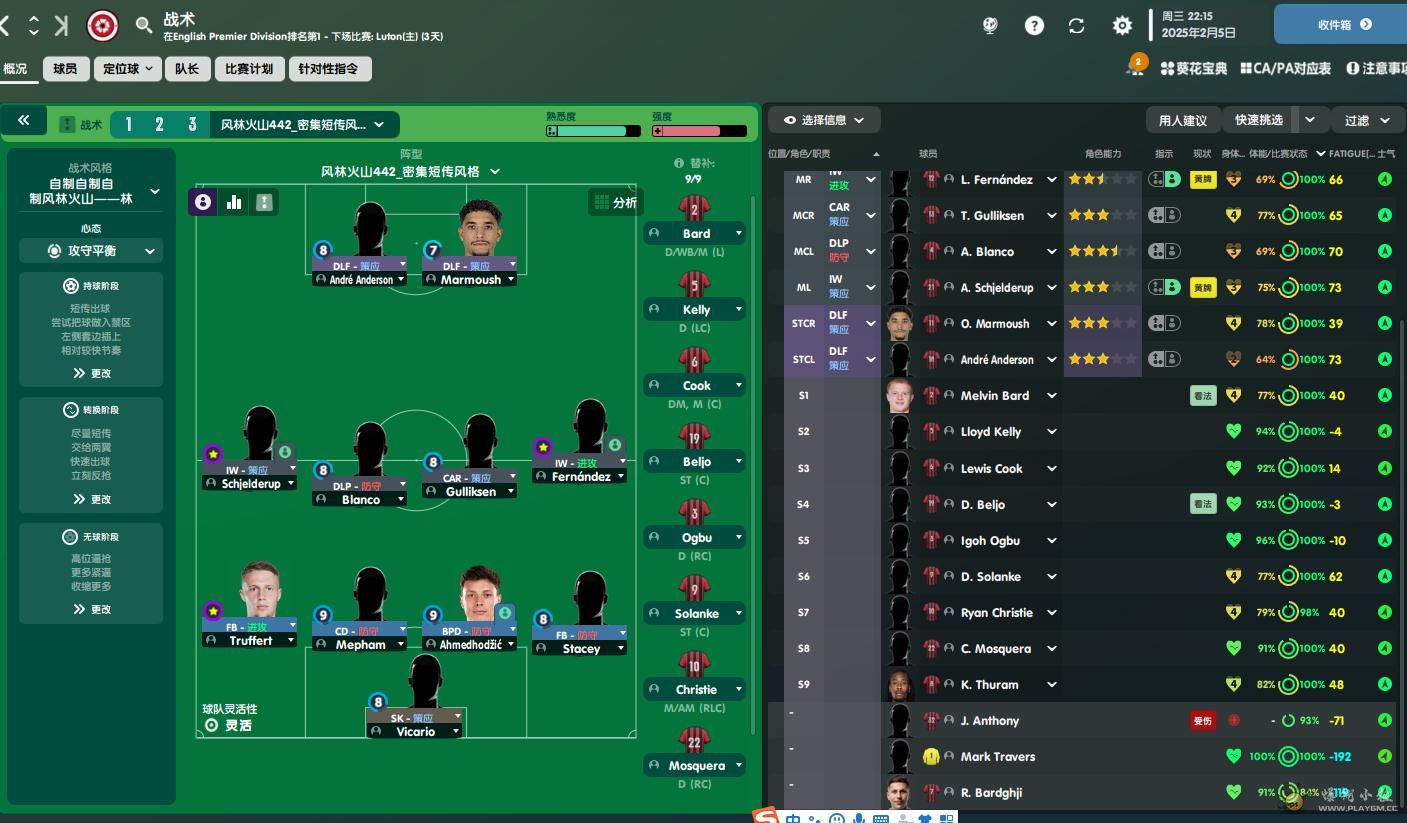This screenshot has height=823, width=1407.
Task: Open the 分析 analysis button
Action: tap(615, 202)
